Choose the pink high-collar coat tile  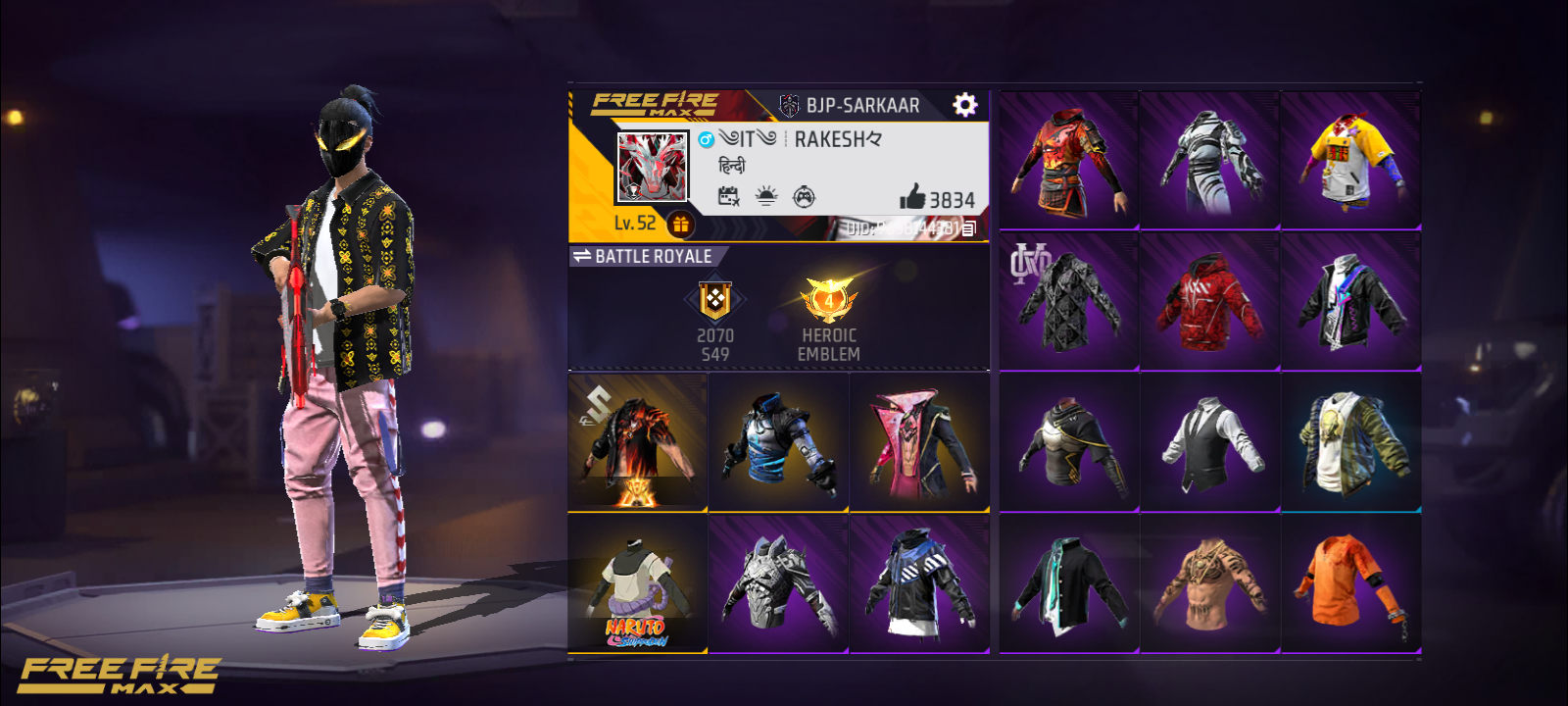[919, 442]
